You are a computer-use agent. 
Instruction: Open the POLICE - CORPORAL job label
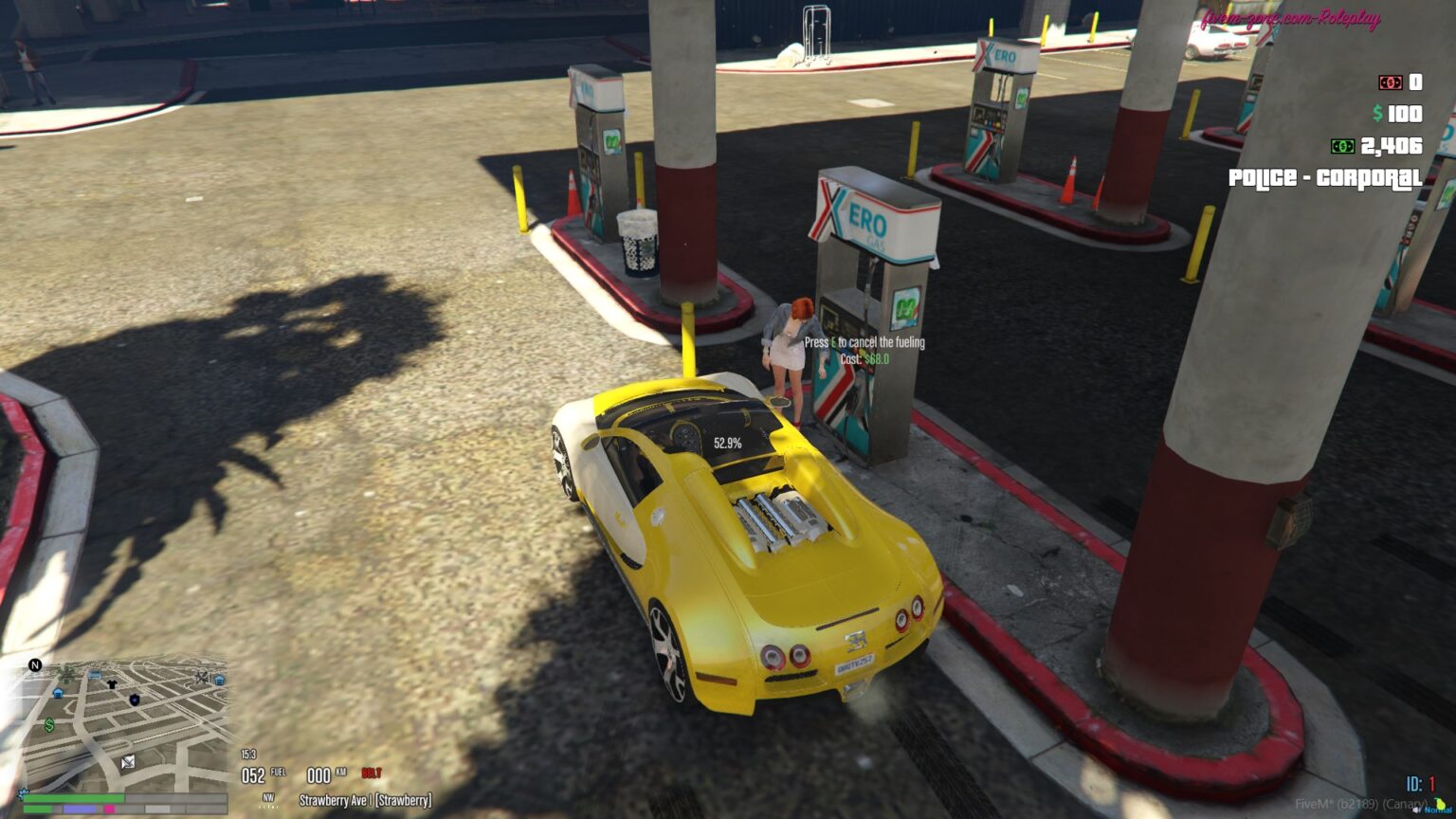(1323, 175)
